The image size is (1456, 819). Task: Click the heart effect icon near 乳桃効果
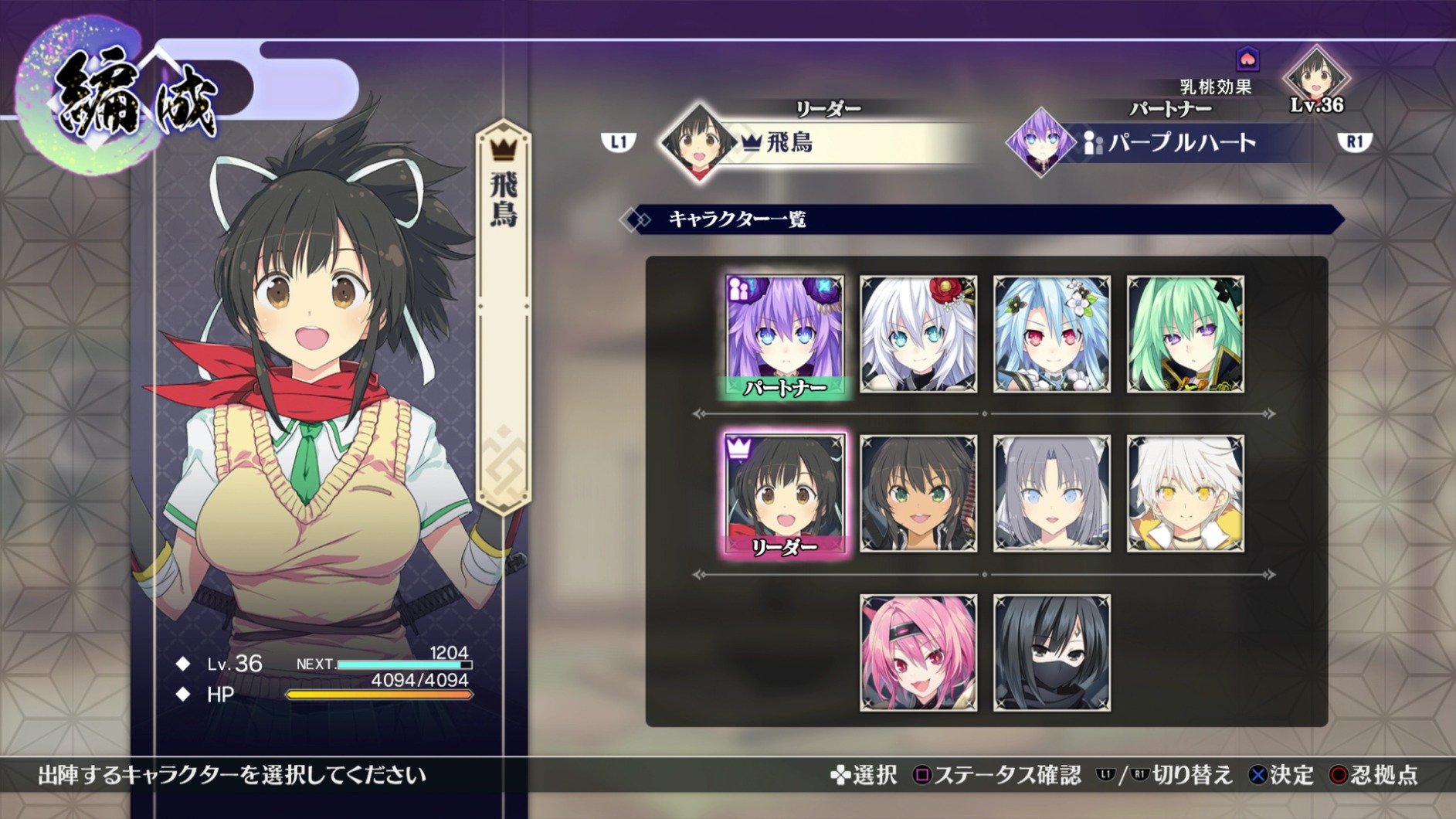click(1247, 59)
